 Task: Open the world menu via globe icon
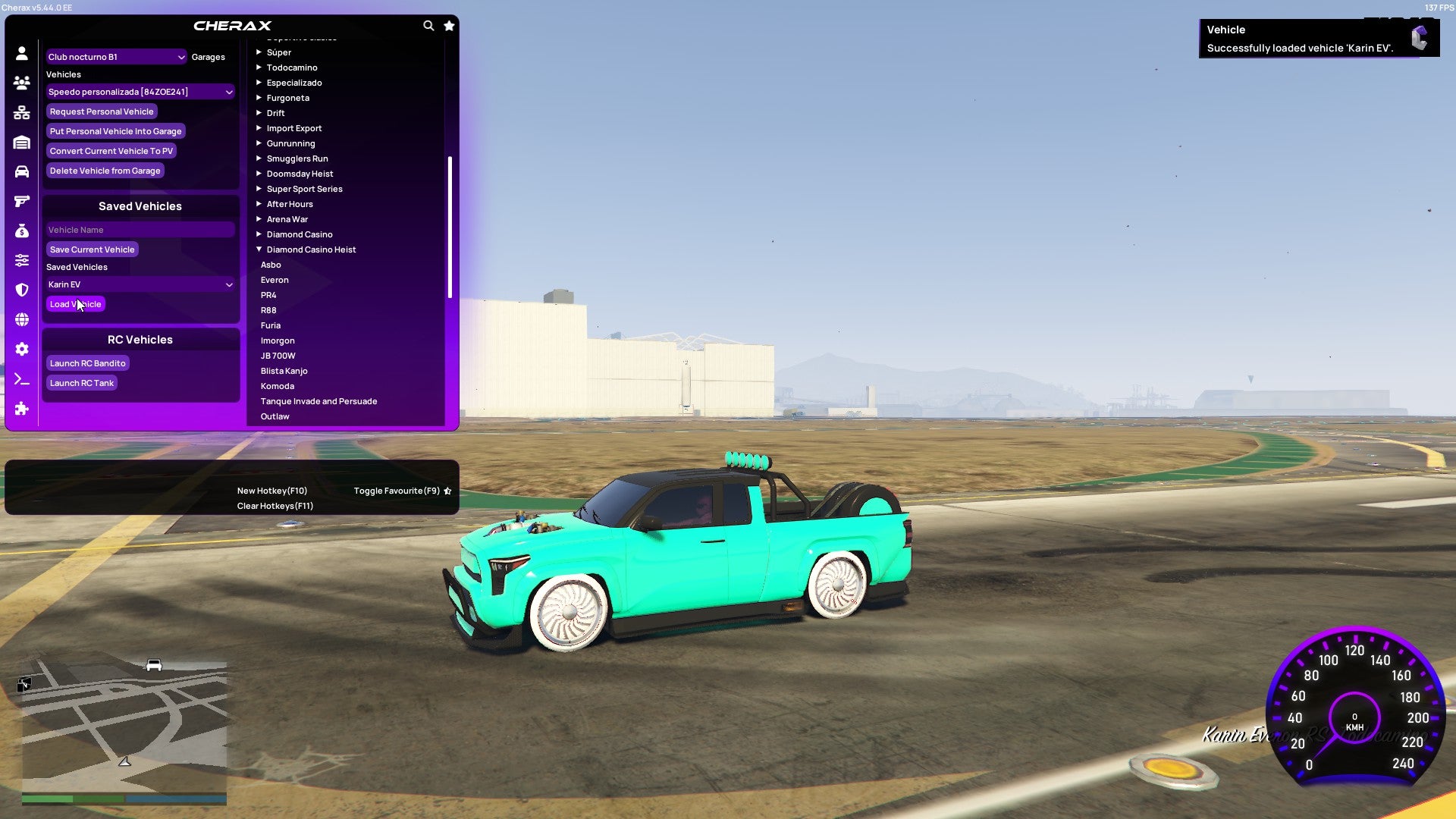(21, 319)
